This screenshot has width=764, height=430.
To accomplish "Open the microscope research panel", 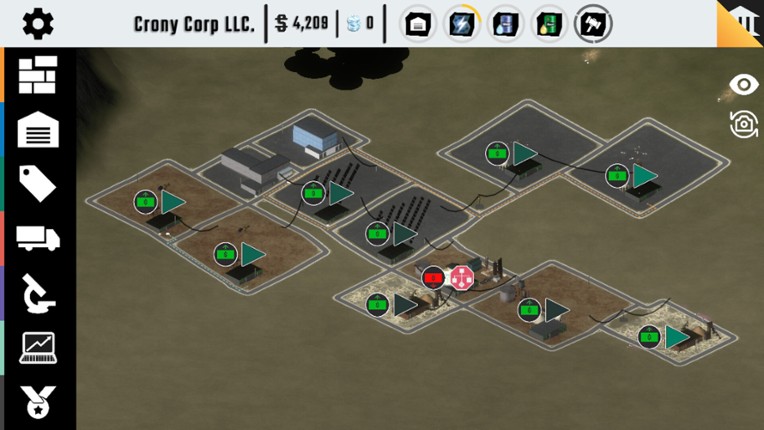I will (x=38, y=293).
